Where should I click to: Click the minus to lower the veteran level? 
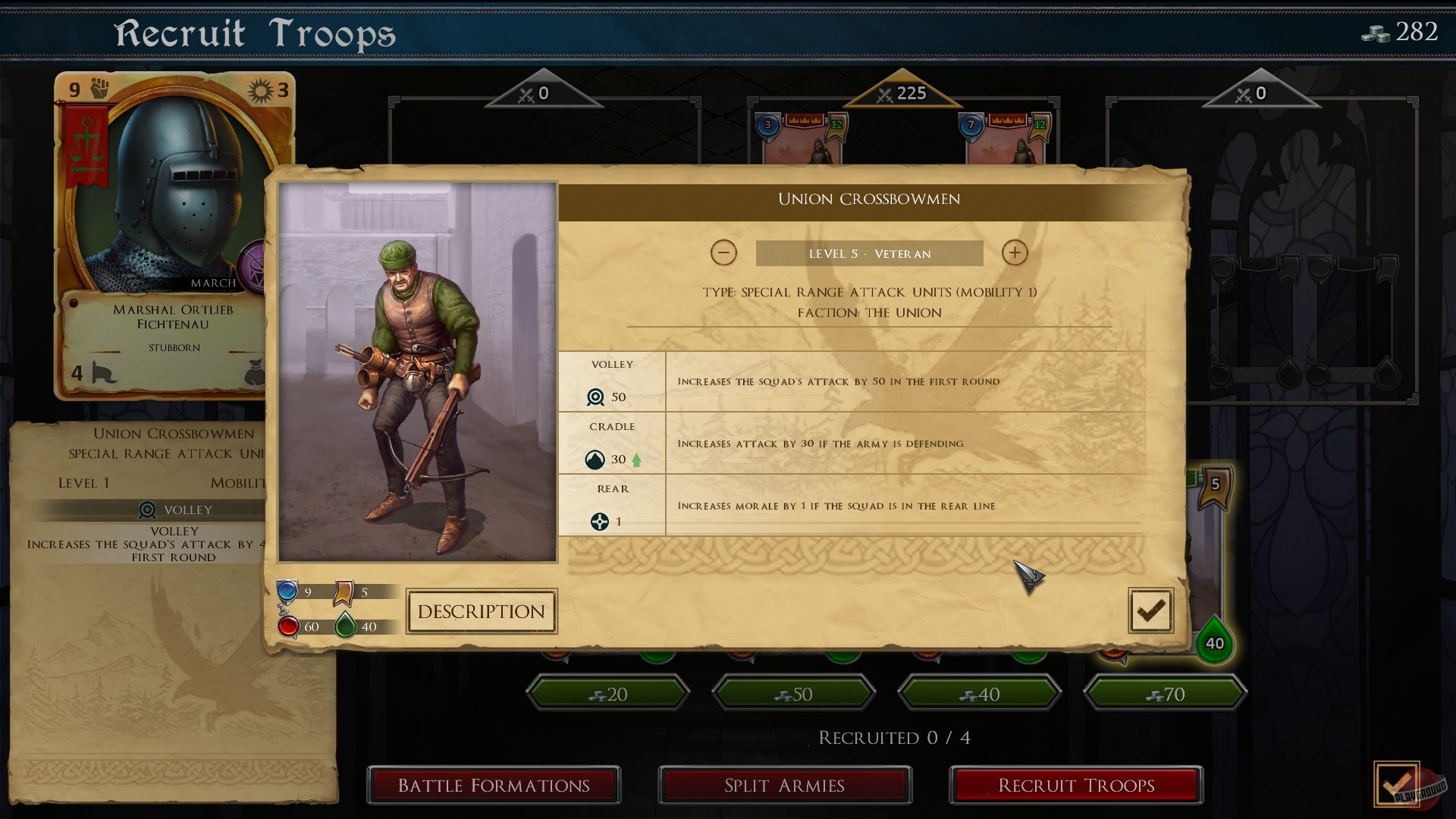(724, 253)
